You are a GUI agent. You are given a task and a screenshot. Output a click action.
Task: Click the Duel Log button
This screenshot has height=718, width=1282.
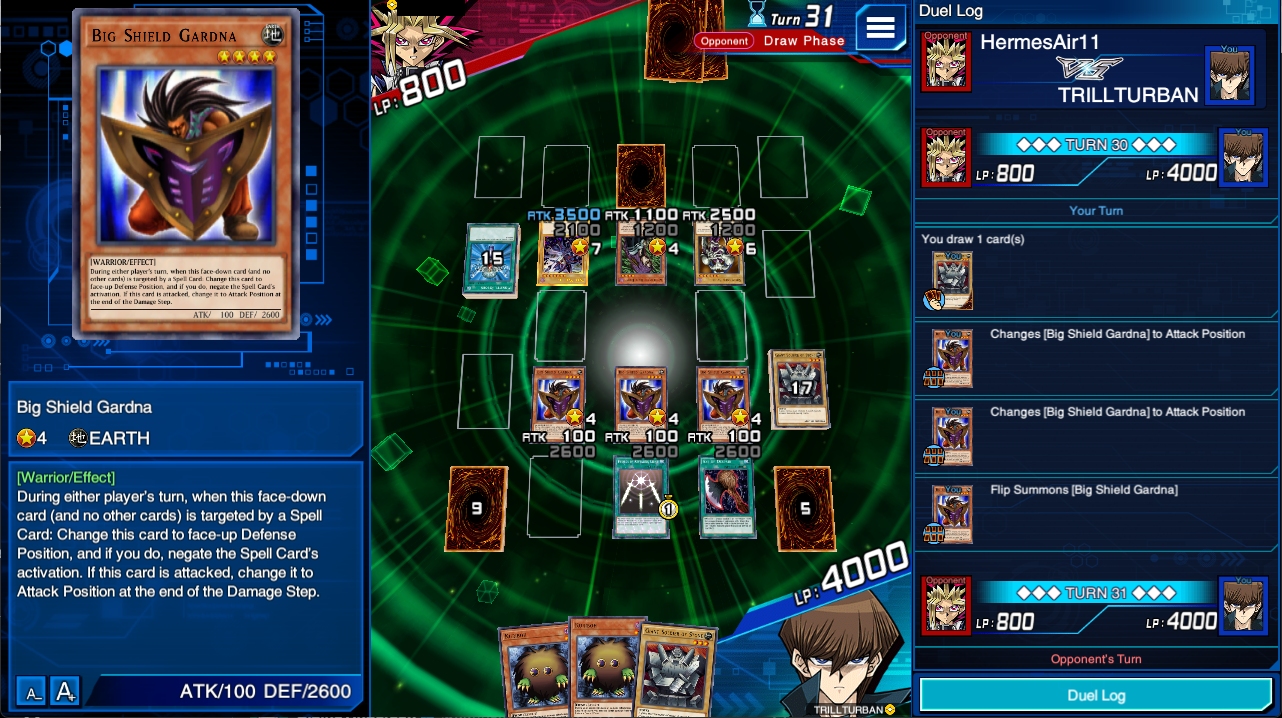(x=1096, y=695)
